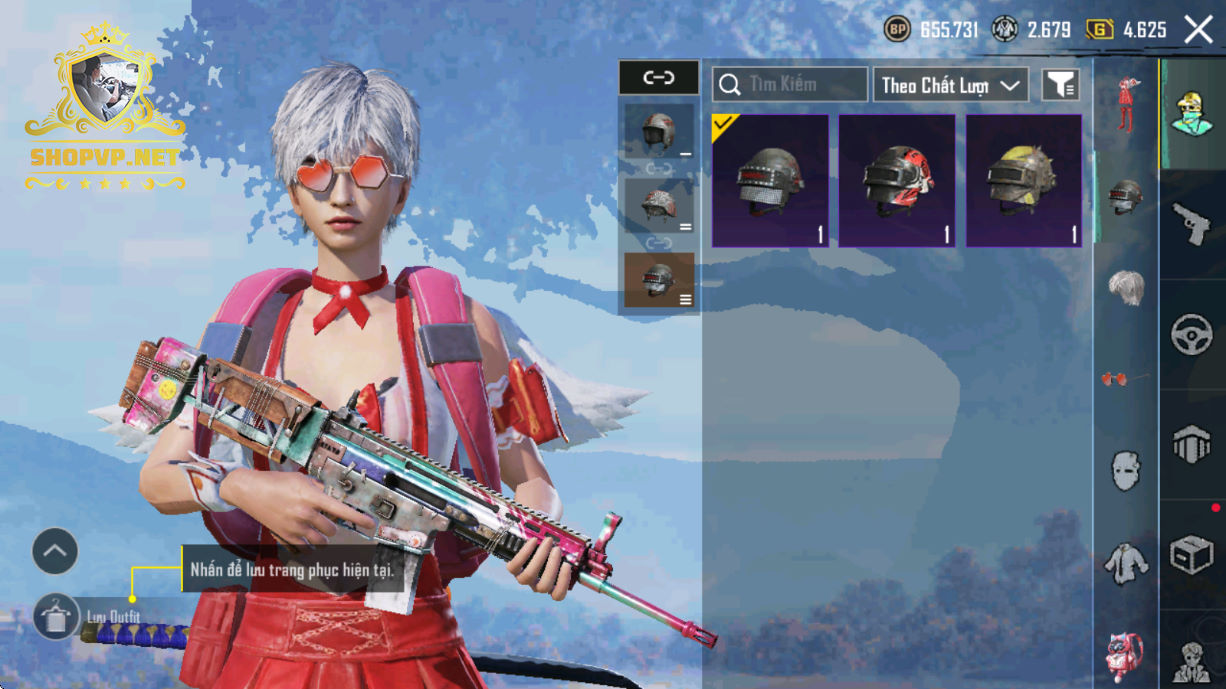
Task: Select the equipped studded visor helmet
Action: coord(770,180)
